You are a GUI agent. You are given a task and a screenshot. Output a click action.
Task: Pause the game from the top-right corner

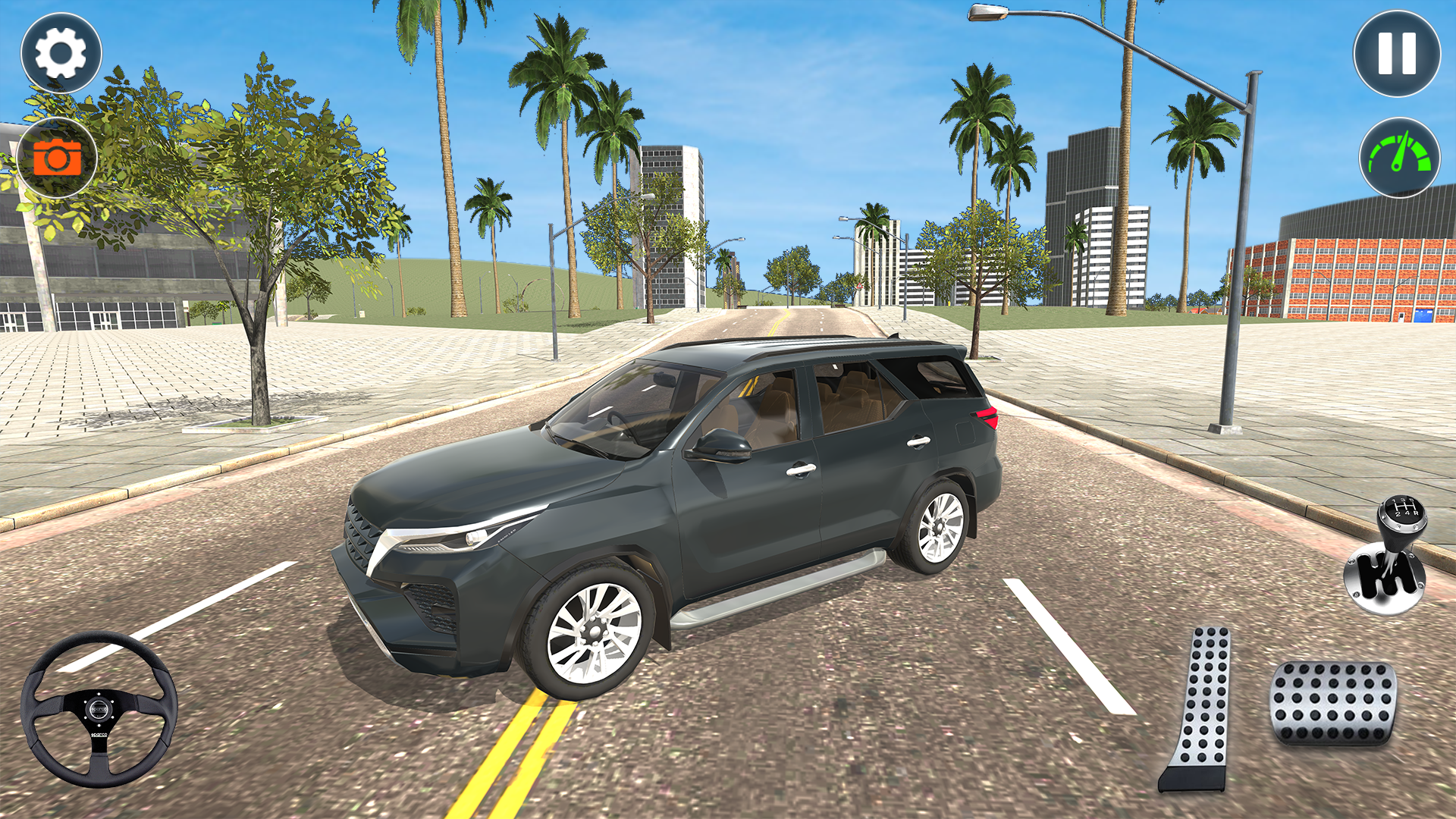pos(1398,53)
